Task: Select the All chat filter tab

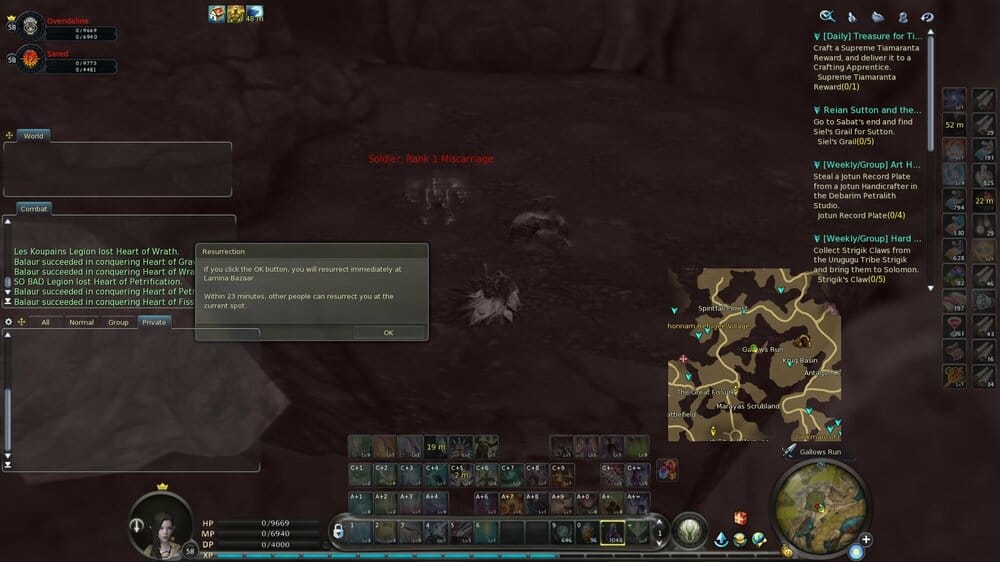Action: point(45,322)
